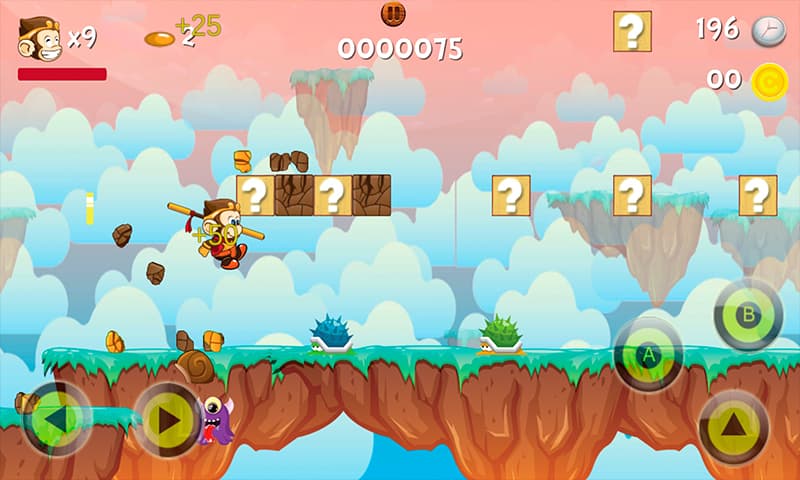The height and width of the screenshot is (480, 800).
Task: Tap the right arrow movement button
Action: point(167,420)
